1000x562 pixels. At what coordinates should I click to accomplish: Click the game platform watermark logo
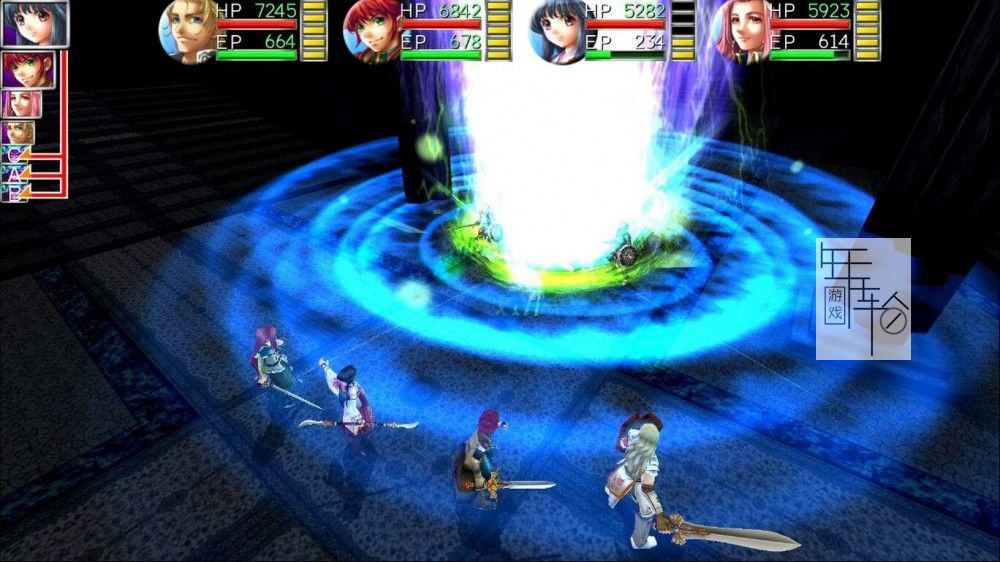tap(863, 298)
